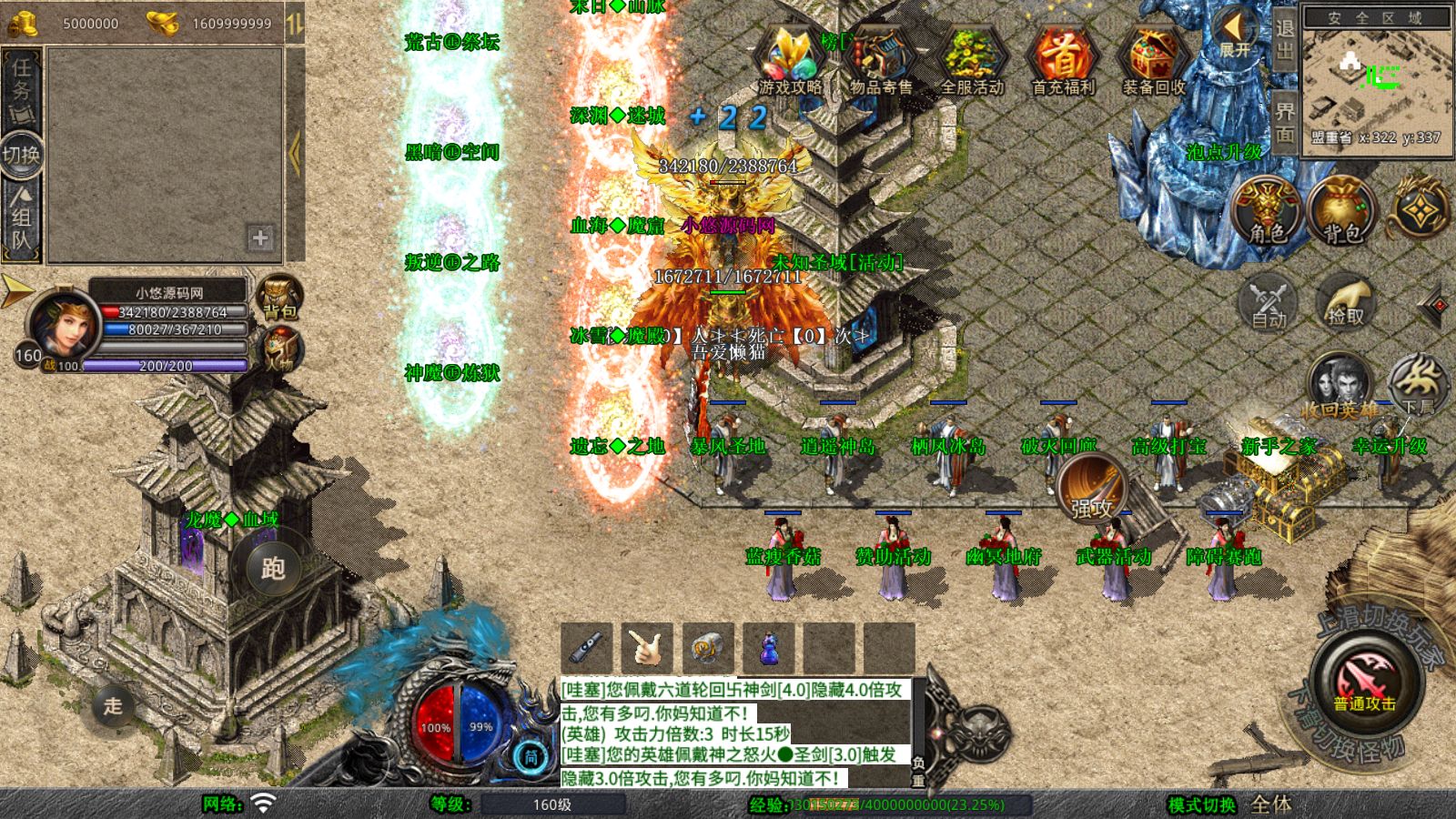
Task: Toggle the 展开 expand arrow button
Action: point(1235,35)
